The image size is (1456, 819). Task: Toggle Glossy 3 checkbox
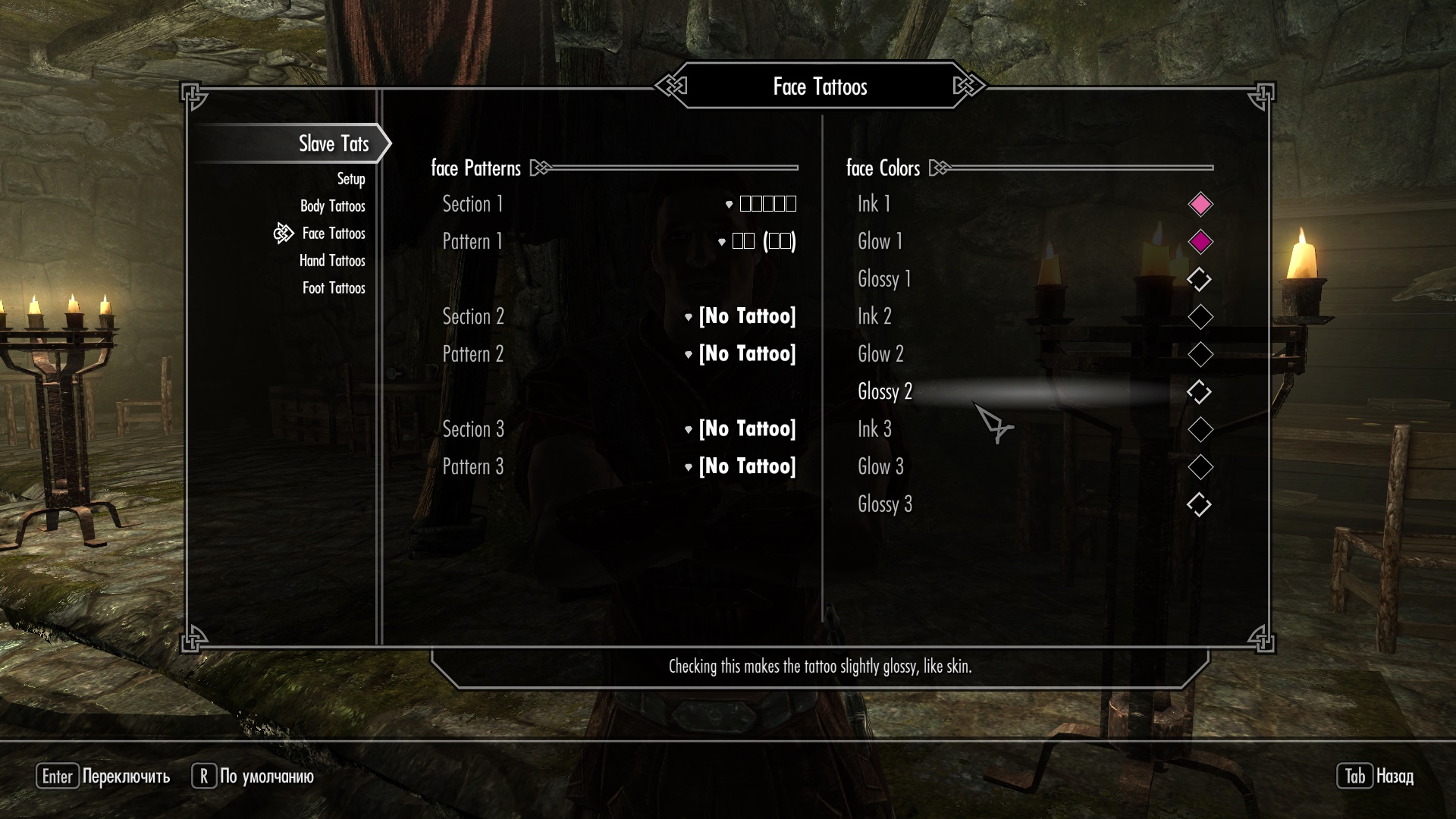1199,504
